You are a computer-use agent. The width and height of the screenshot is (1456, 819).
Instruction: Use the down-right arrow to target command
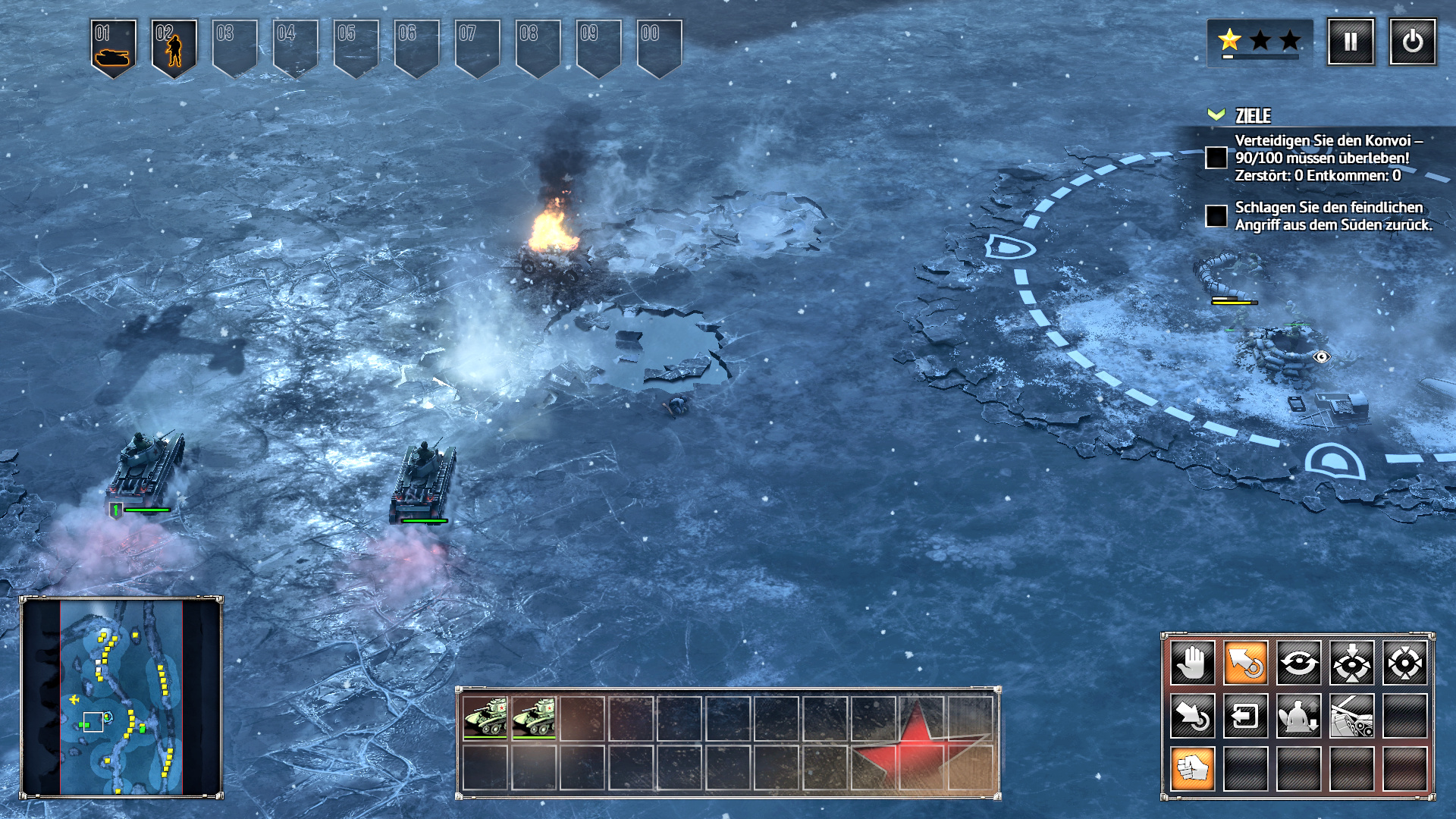(1192, 716)
